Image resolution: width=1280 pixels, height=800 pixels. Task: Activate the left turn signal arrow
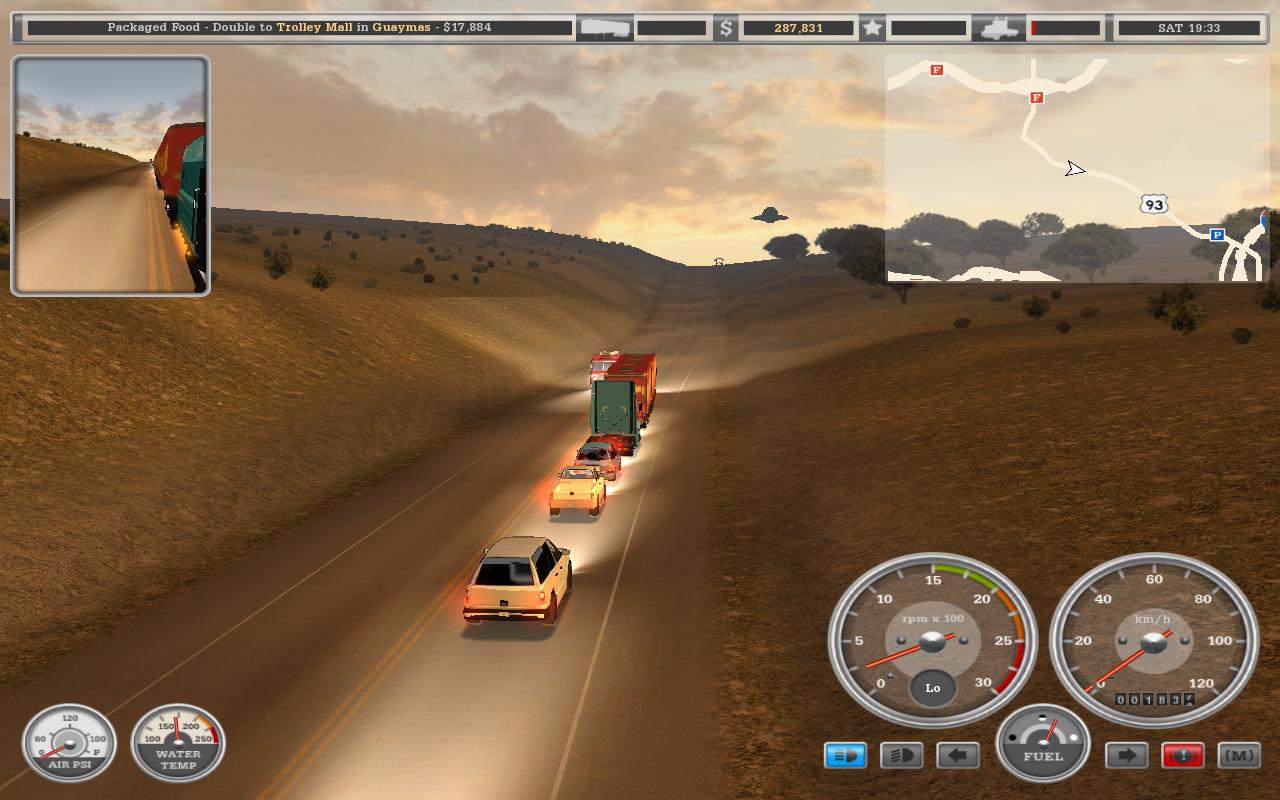pos(957,755)
